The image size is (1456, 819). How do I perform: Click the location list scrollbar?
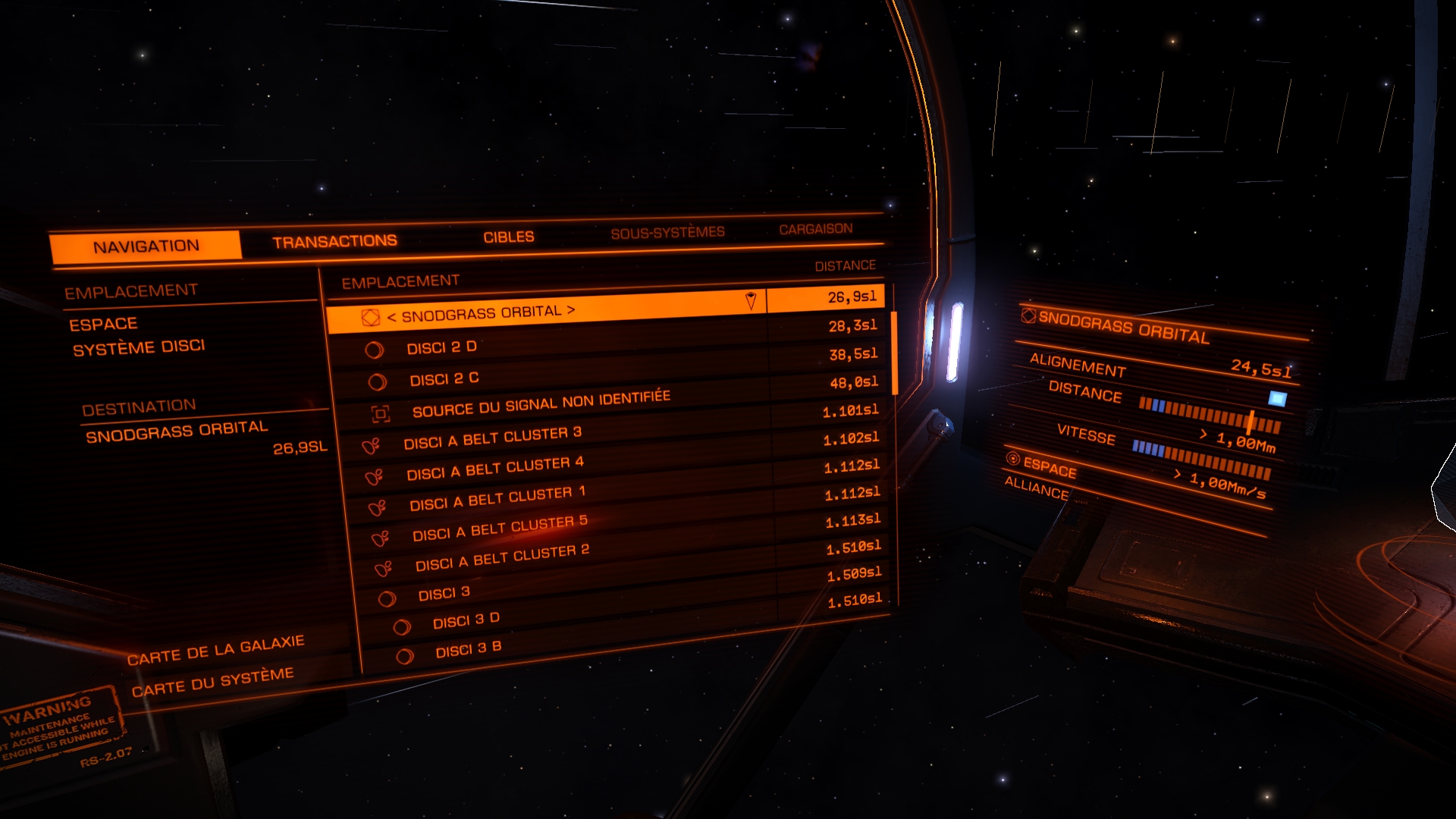(895, 352)
